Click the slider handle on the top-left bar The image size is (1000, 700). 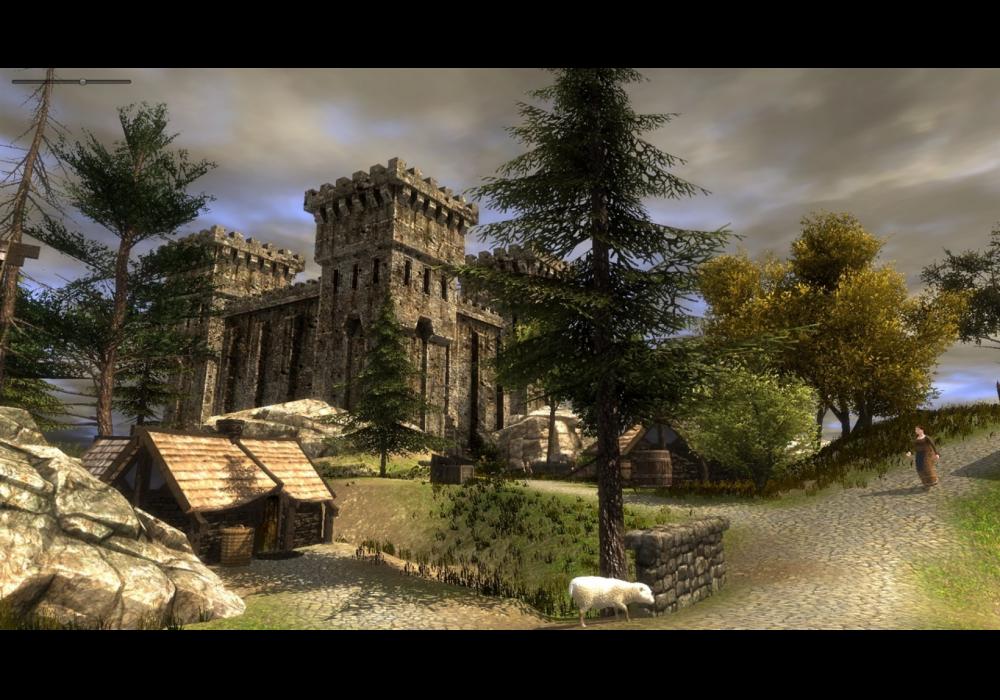(x=82, y=81)
